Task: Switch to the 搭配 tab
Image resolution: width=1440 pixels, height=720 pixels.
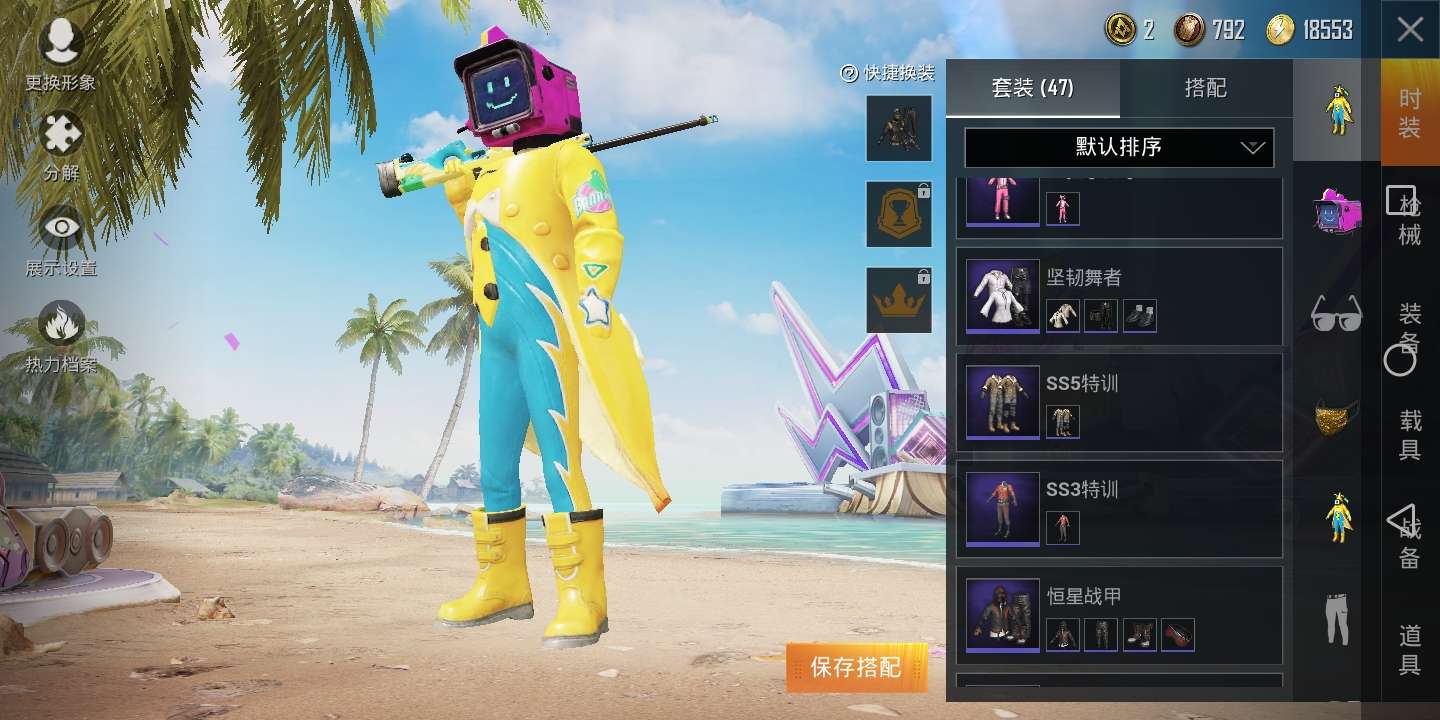Action: [x=1204, y=88]
